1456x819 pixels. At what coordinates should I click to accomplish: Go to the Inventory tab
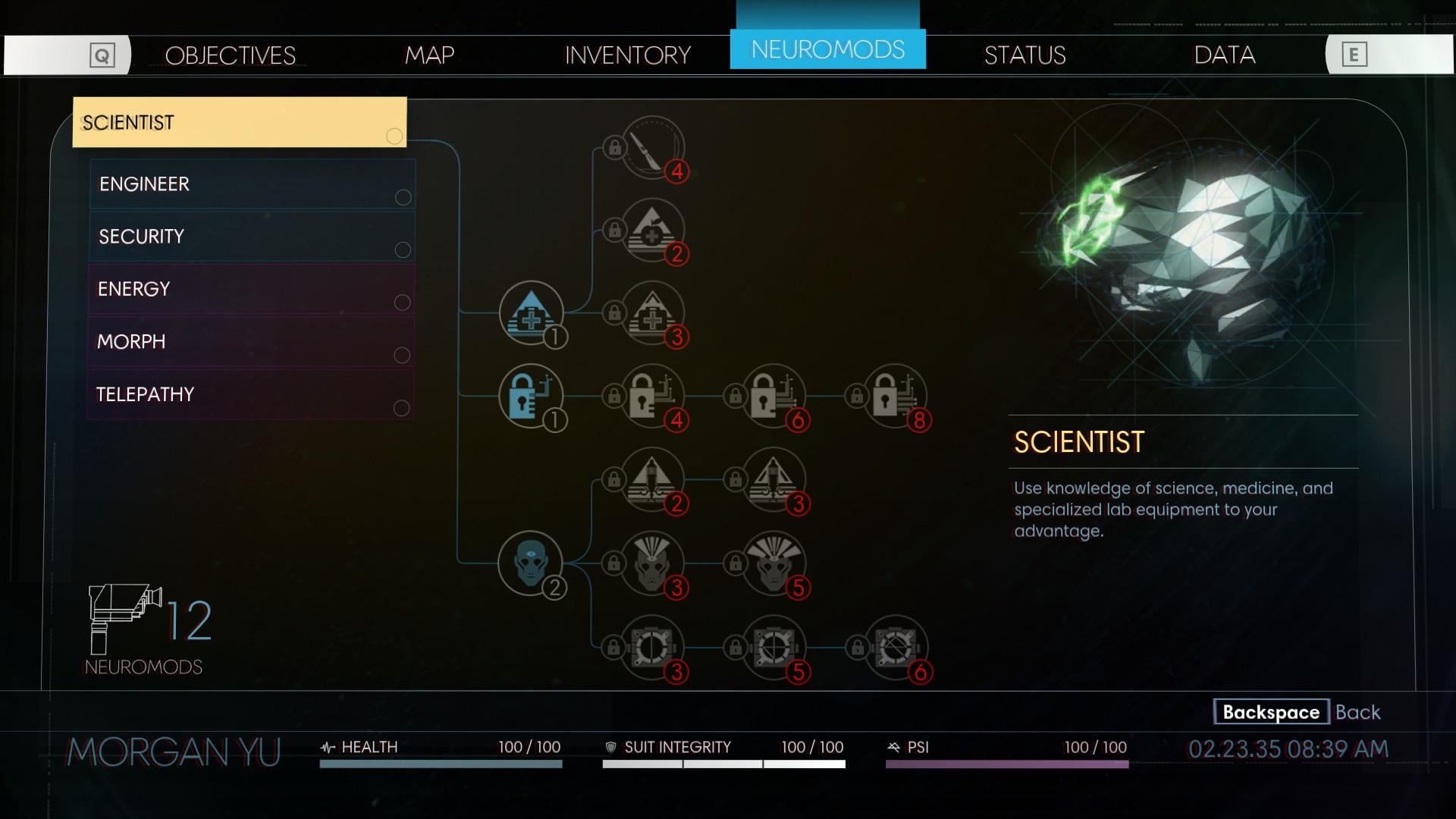(x=627, y=55)
